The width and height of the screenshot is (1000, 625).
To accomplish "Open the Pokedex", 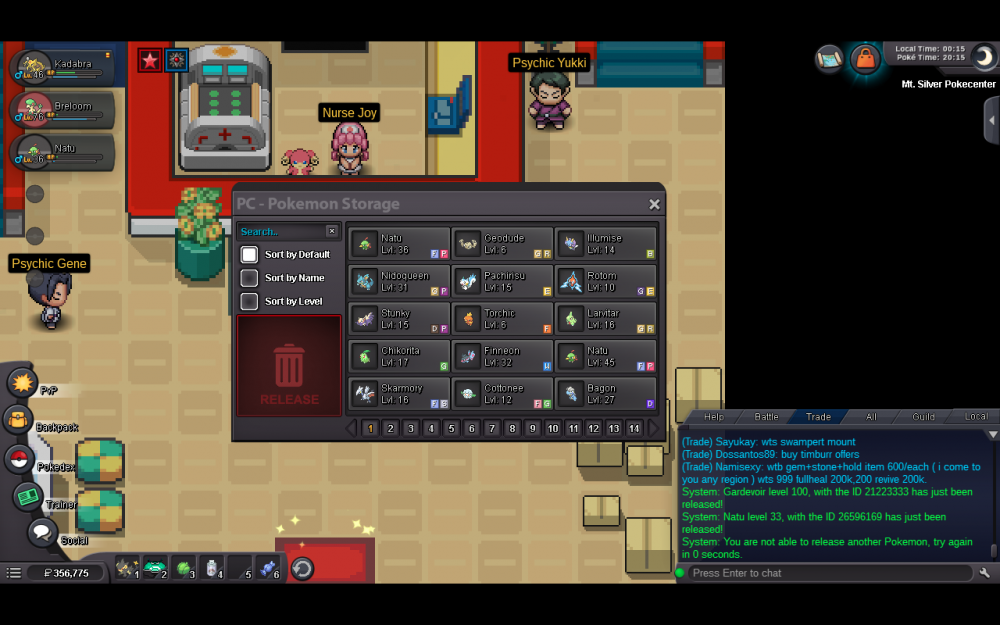I will click(18, 459).
